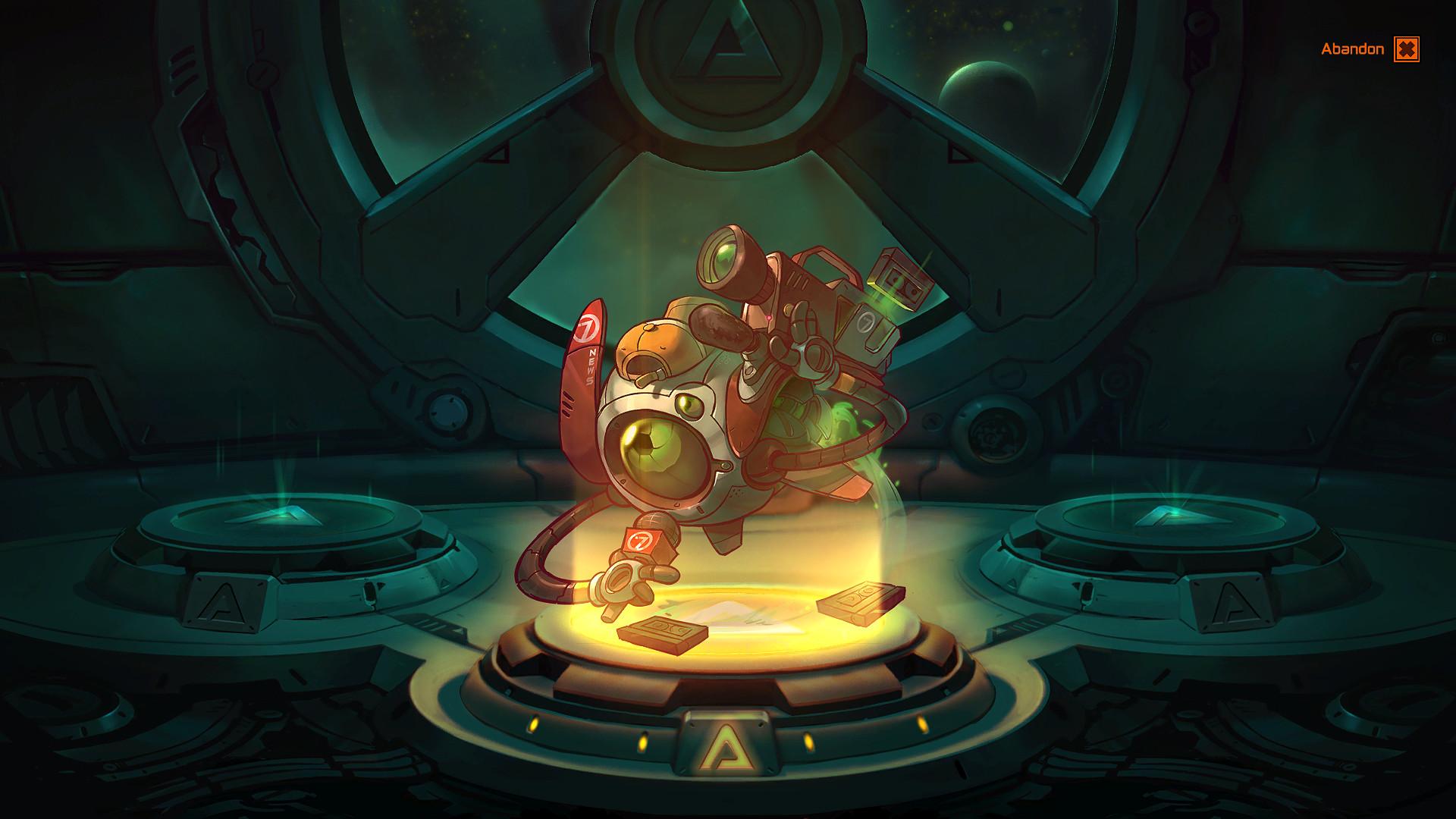Click the orange X Abandon icon

1407,50
